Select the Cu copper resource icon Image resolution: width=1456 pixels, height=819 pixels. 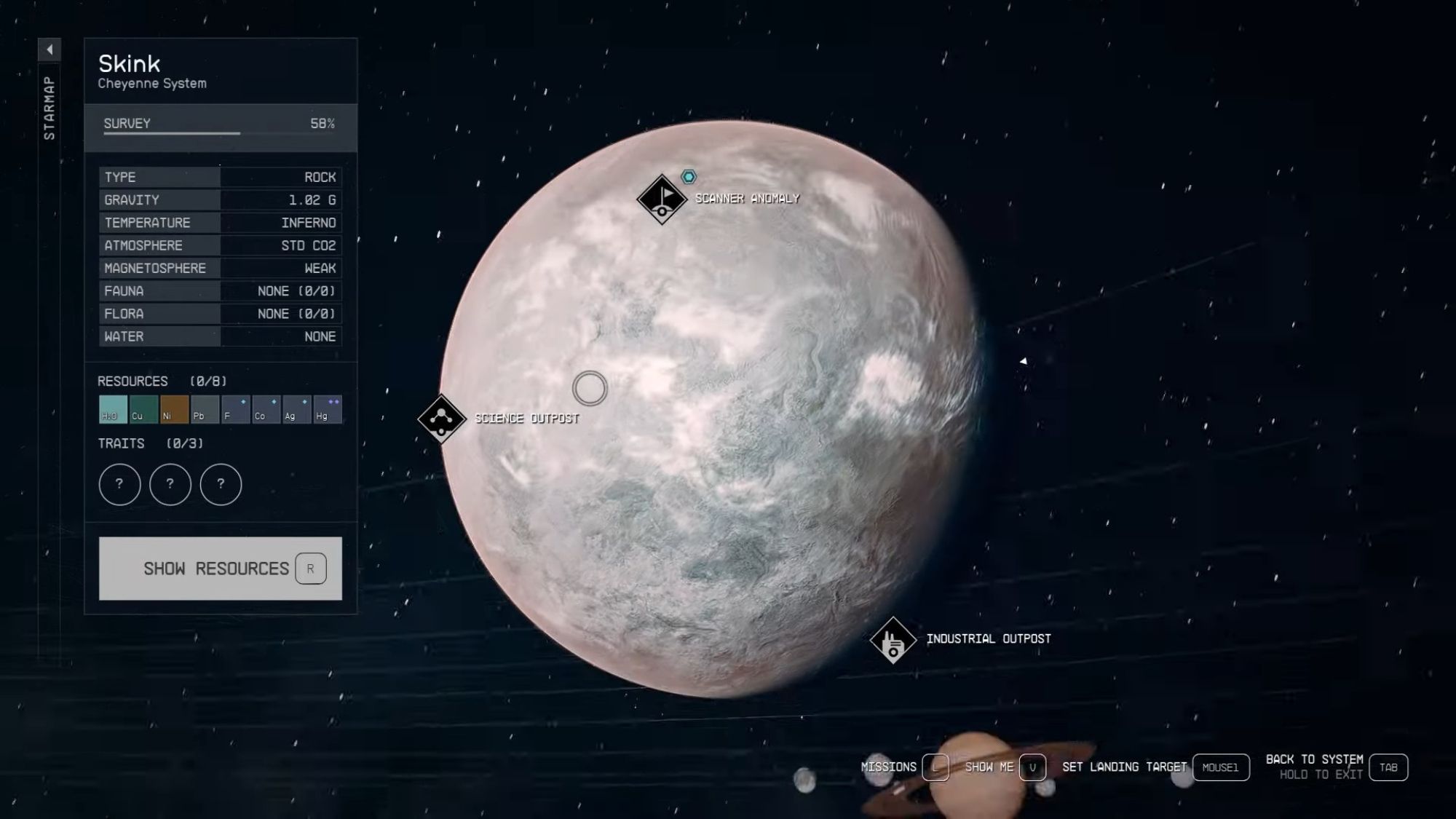pos(142,408)
